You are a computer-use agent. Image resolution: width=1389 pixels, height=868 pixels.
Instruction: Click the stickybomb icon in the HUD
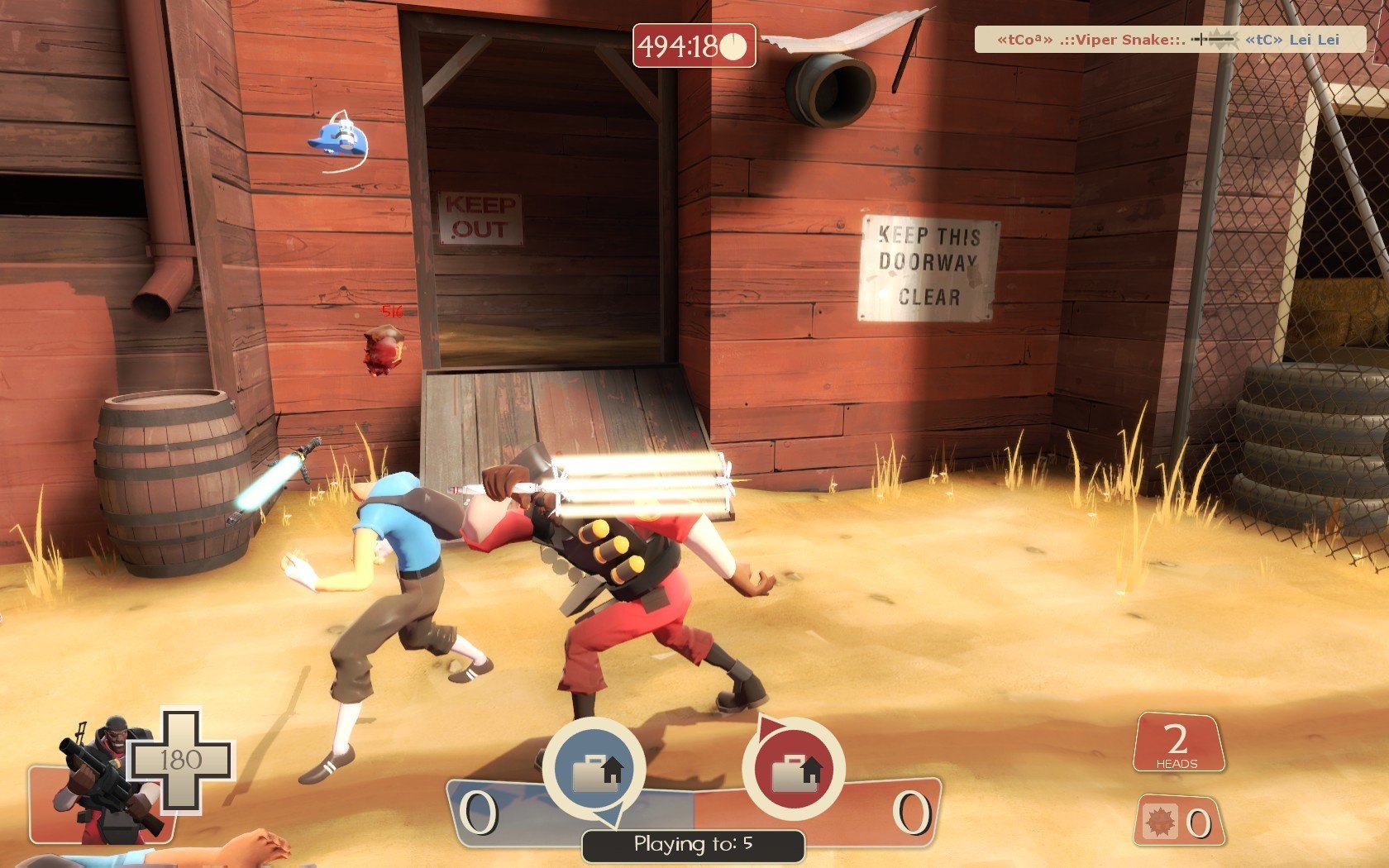click(1161, 822)
